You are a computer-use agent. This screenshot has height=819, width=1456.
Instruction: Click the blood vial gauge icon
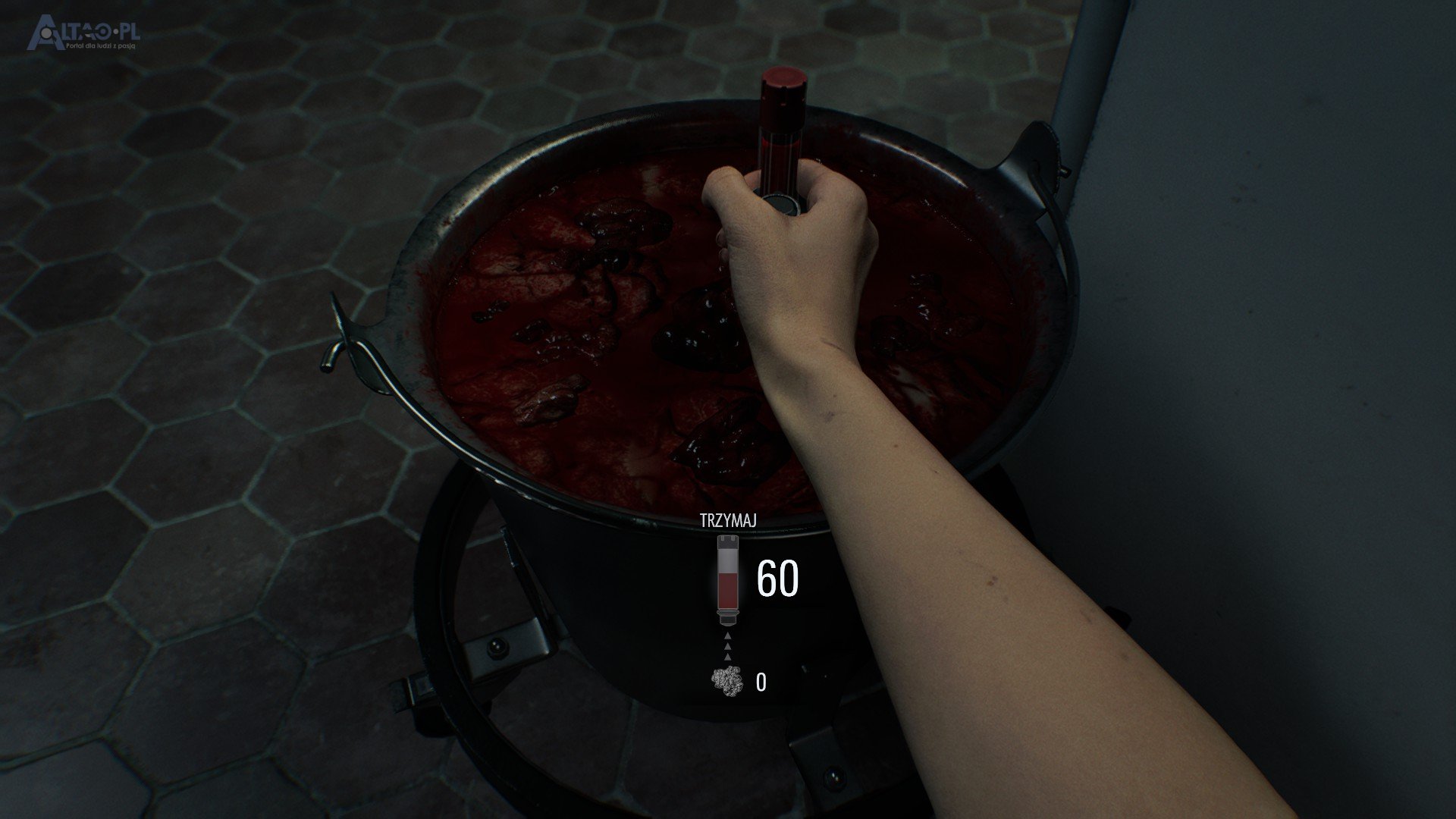click(729, 579)
